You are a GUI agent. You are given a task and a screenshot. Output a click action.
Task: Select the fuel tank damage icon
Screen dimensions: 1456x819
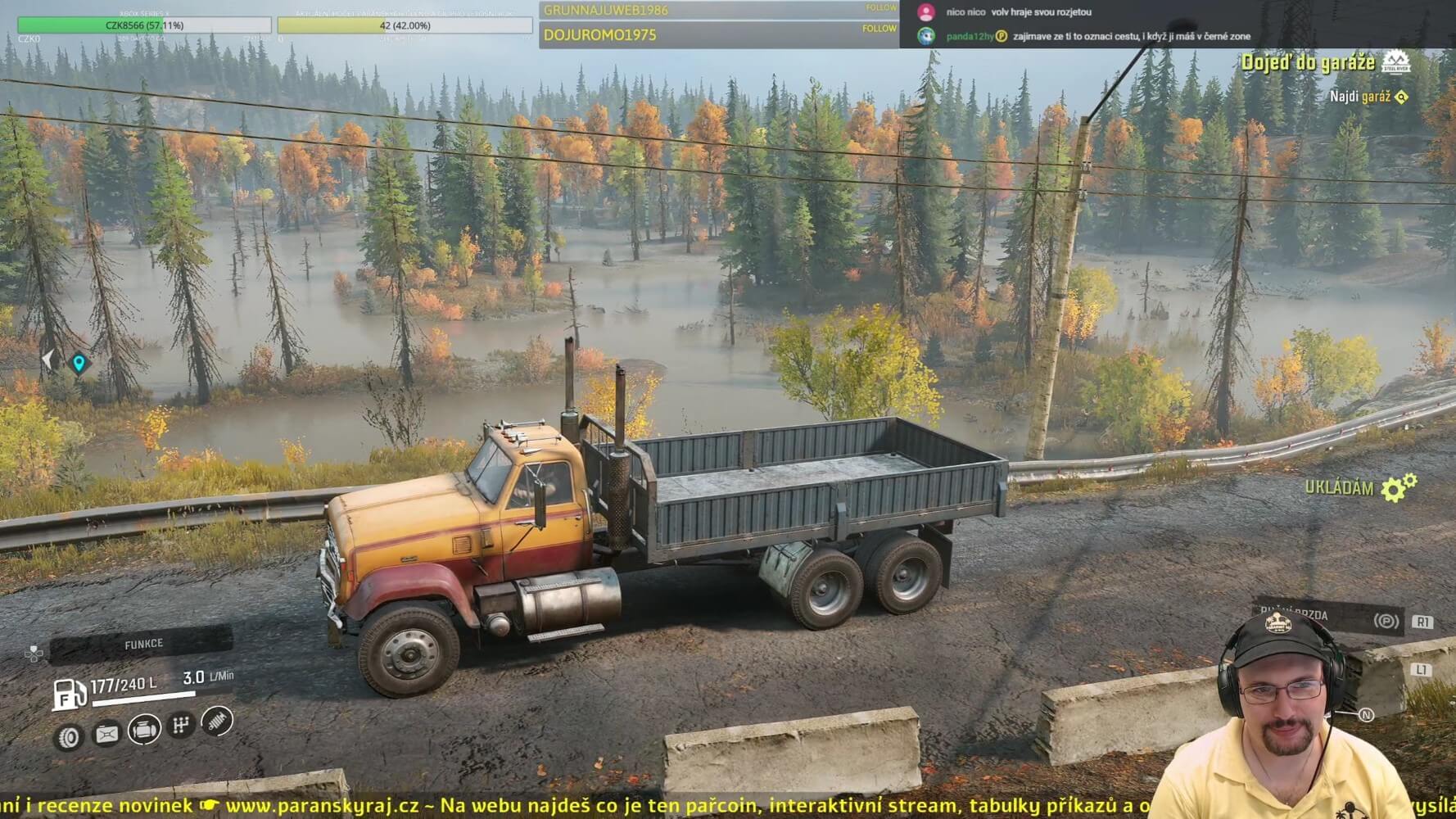(x=106, y=734)
